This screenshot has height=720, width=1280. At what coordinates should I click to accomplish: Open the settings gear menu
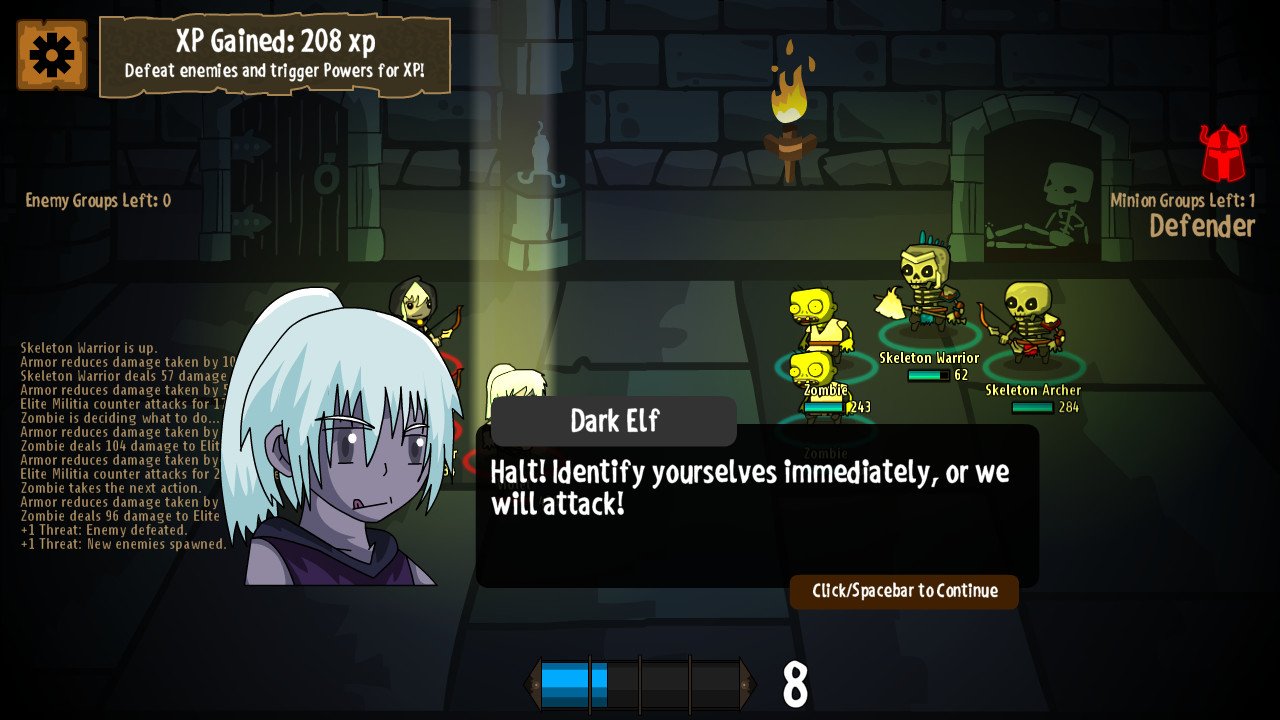51,57
